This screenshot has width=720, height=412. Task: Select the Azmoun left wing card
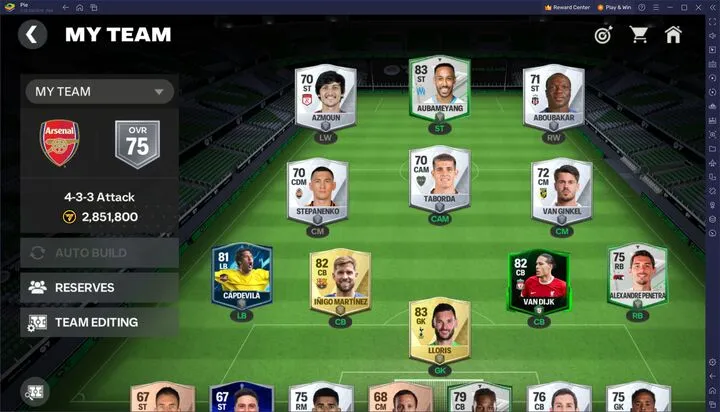coord(324,99)
